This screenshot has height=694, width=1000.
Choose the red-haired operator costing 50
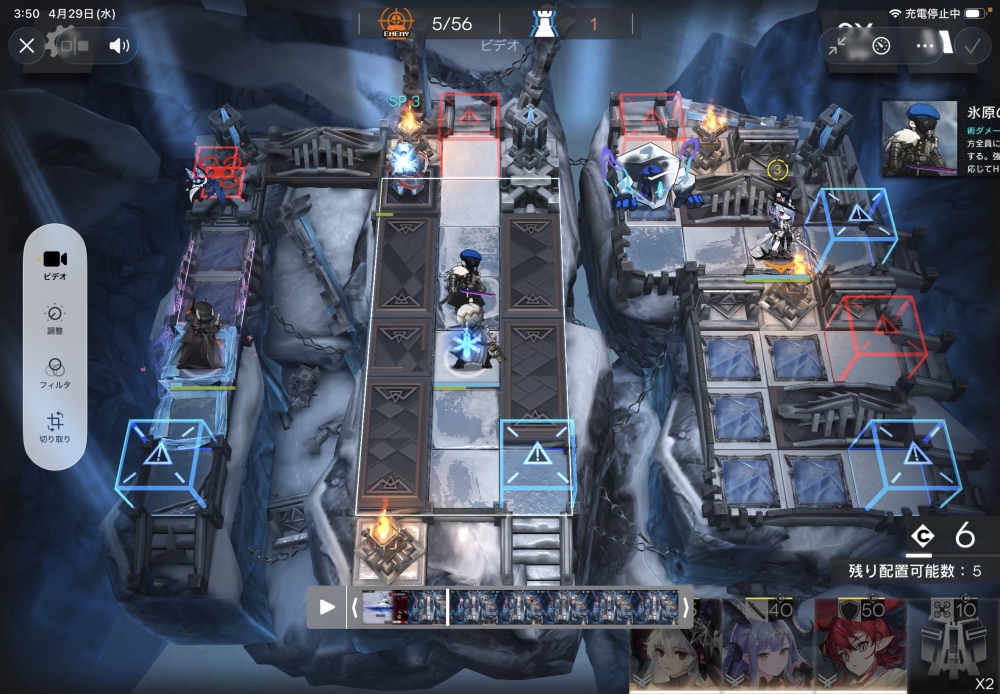[858, 646]
